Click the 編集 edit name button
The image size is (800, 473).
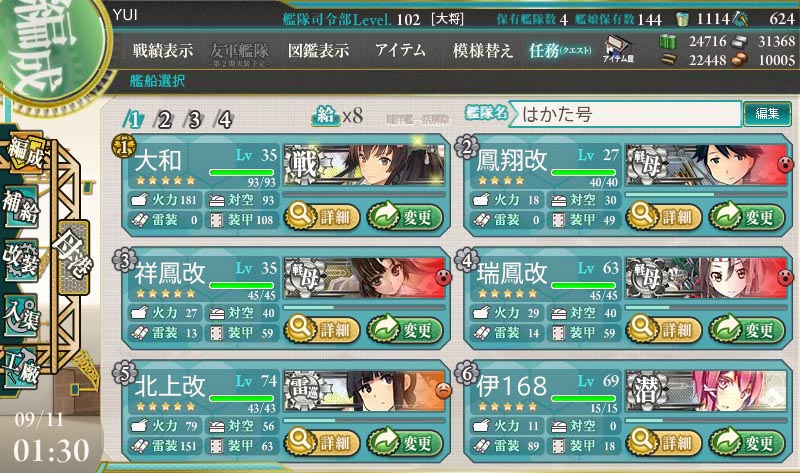pyautogui.click(x=767, y=114)
